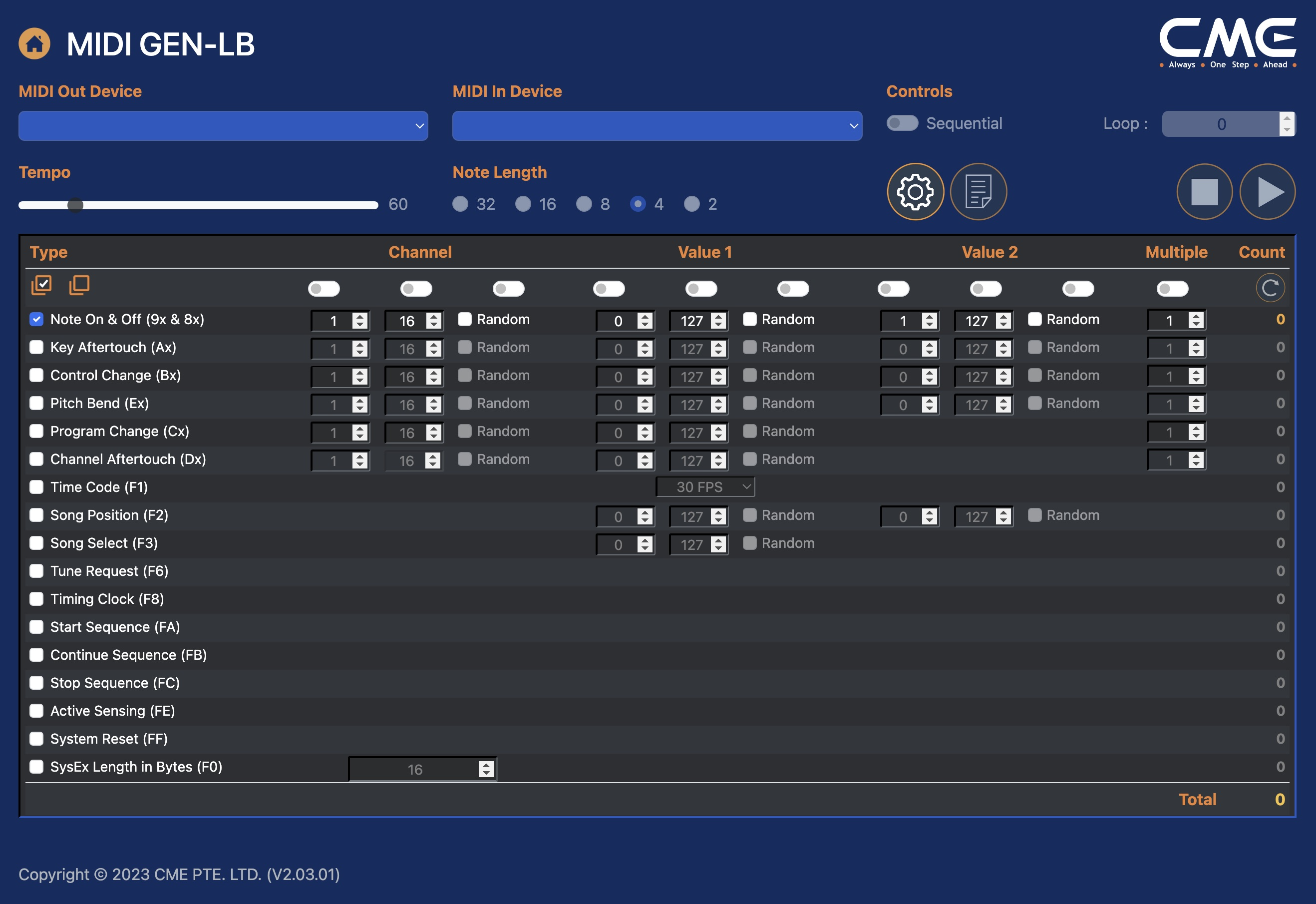Open the gear settings button

(915, 192)
